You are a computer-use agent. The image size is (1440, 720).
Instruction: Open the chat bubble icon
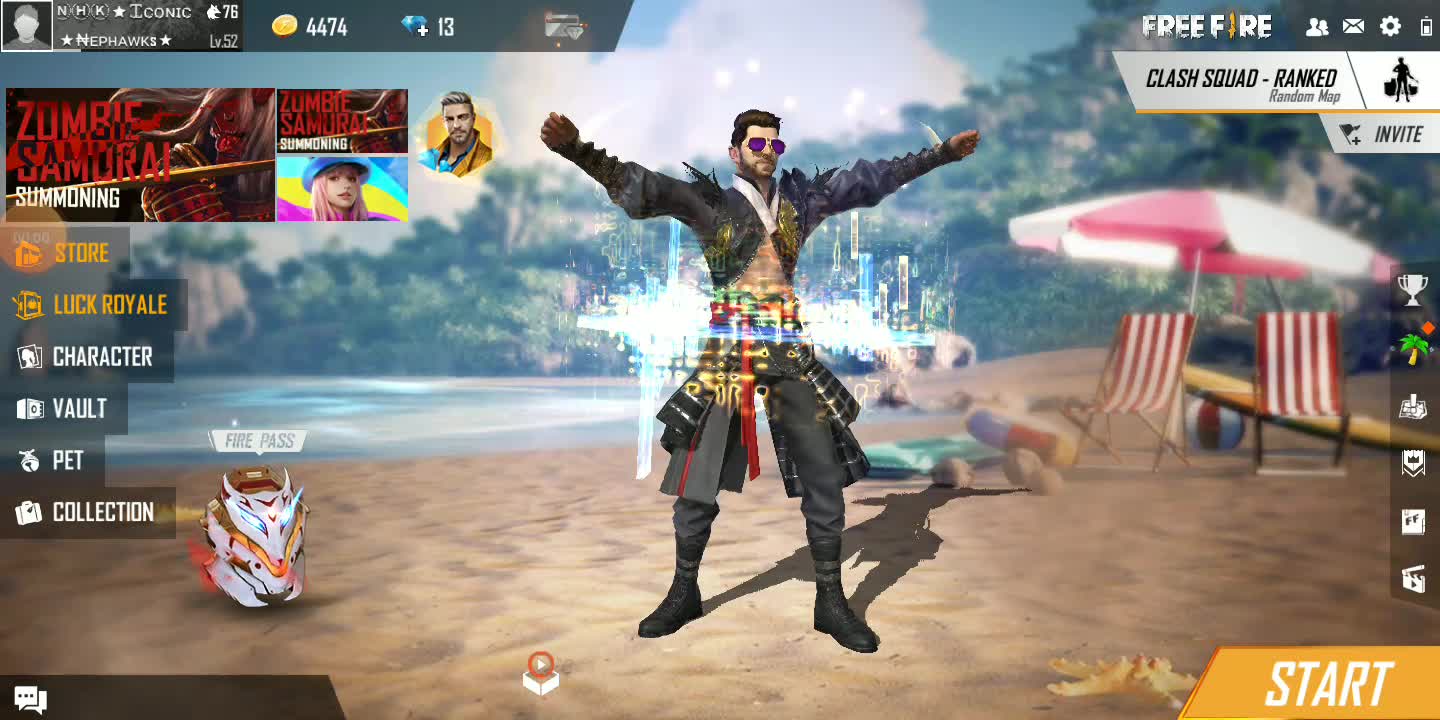coord(30,700)
